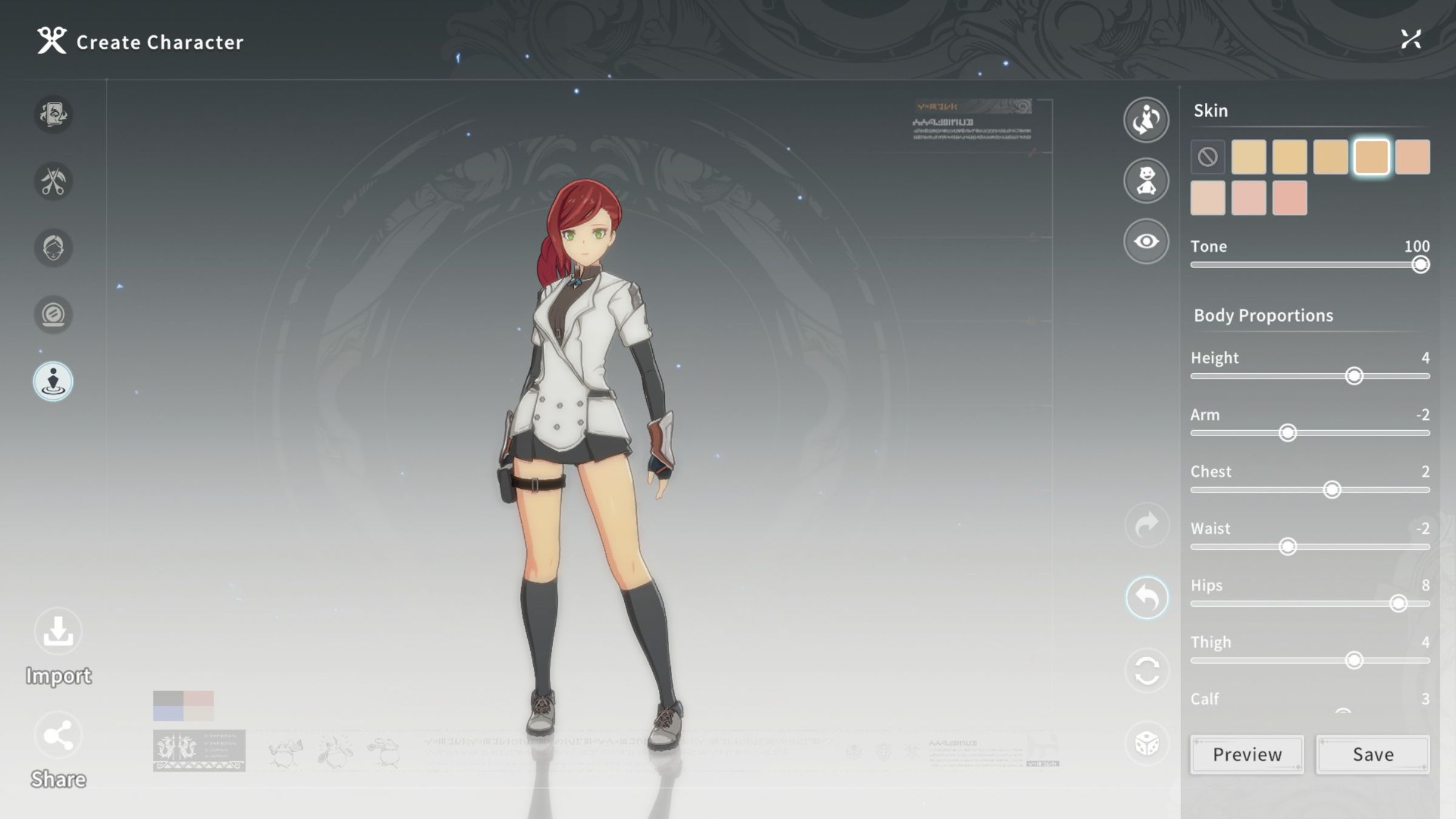Select the face editing category

[x=53, y=248]
